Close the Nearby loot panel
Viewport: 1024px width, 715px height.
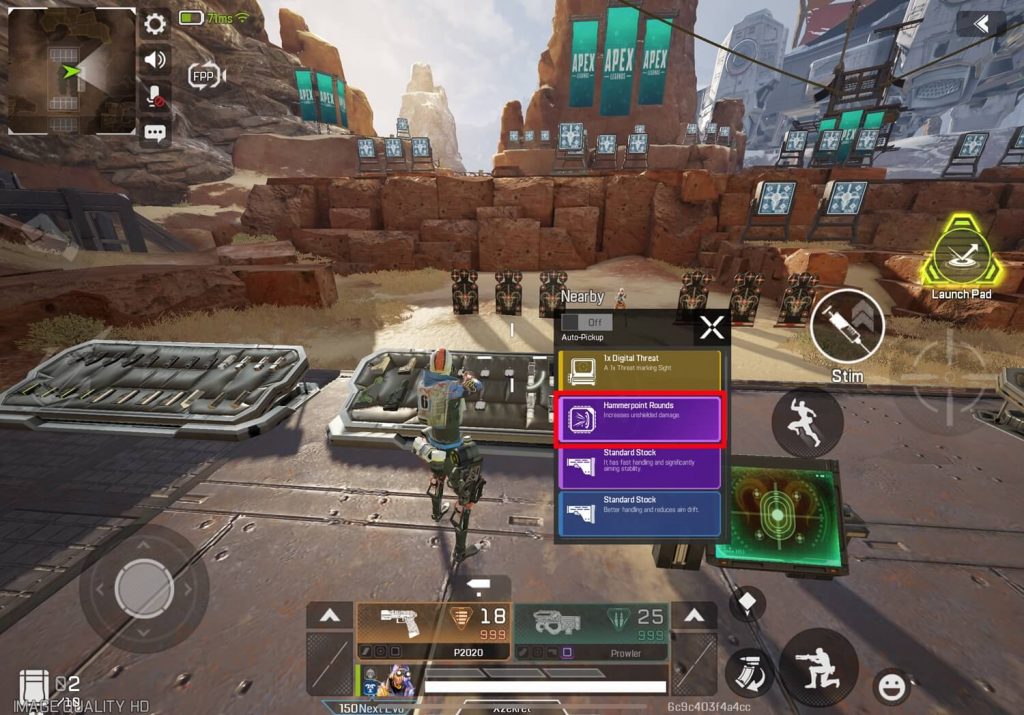711,327
